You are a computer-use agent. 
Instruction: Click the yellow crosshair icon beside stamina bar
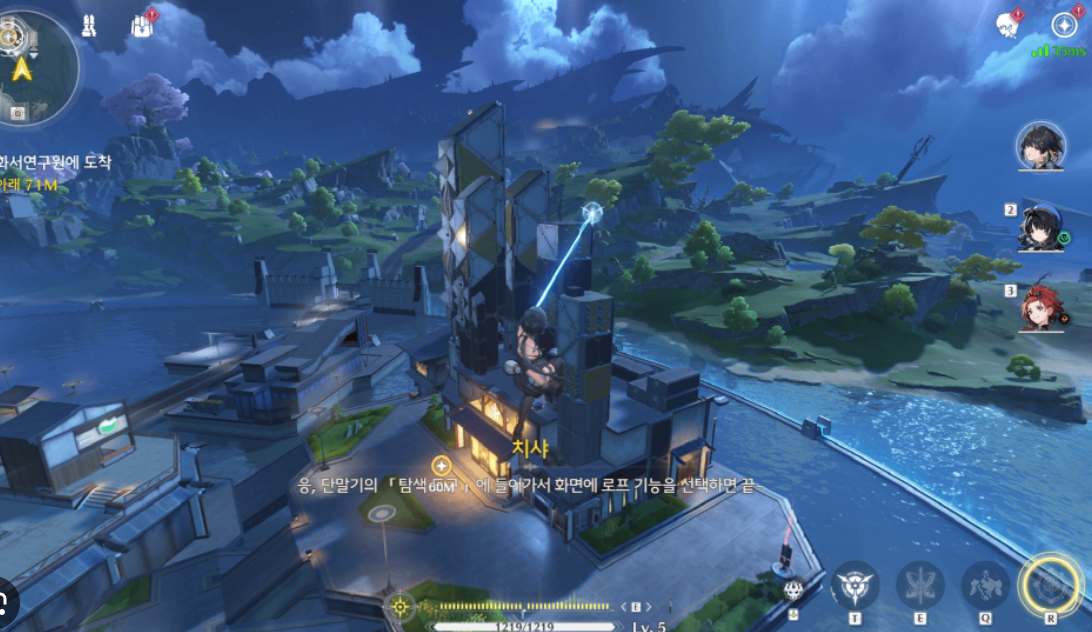(x=400, y=605)
